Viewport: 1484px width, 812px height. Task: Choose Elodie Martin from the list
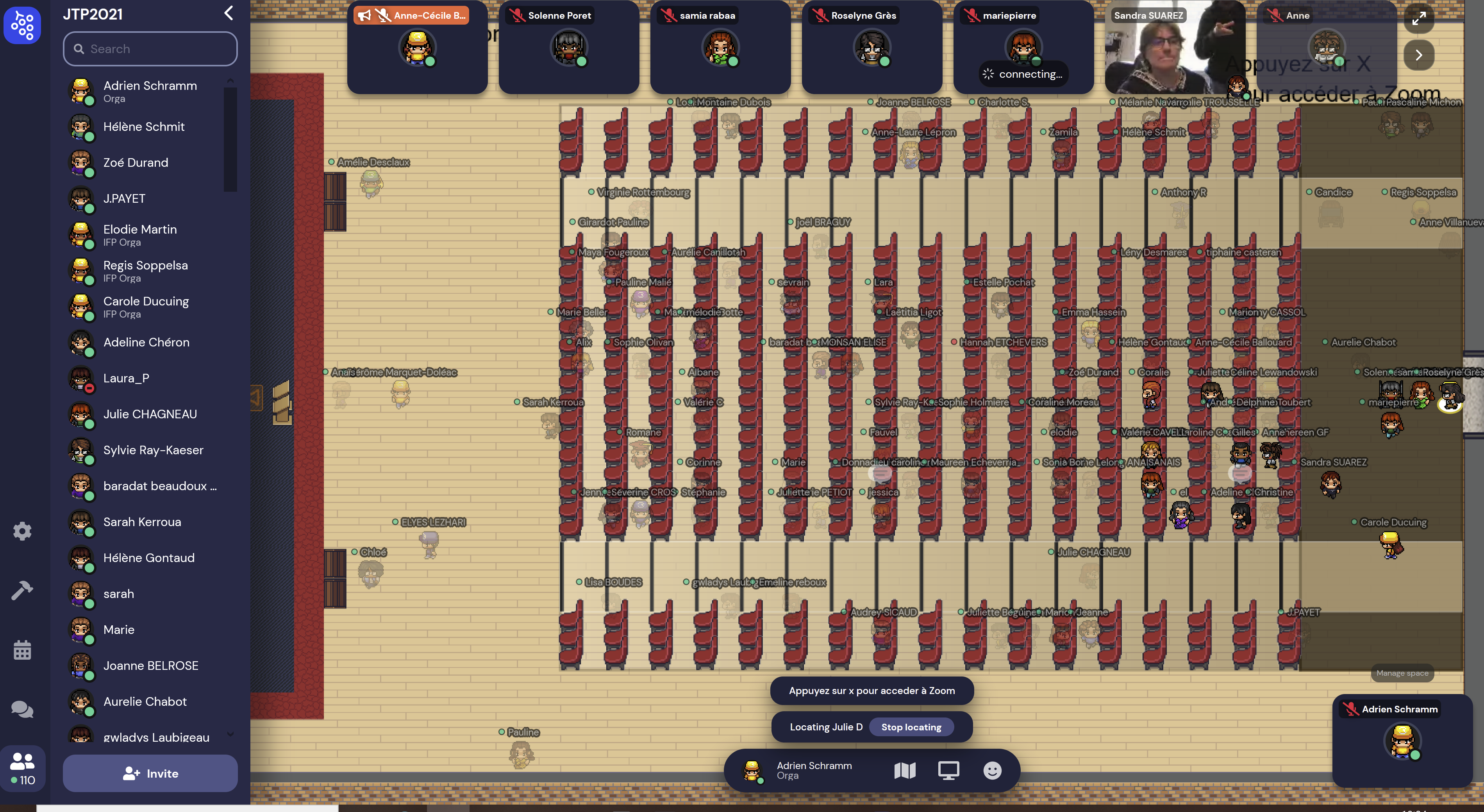click(x=140, y=234)
